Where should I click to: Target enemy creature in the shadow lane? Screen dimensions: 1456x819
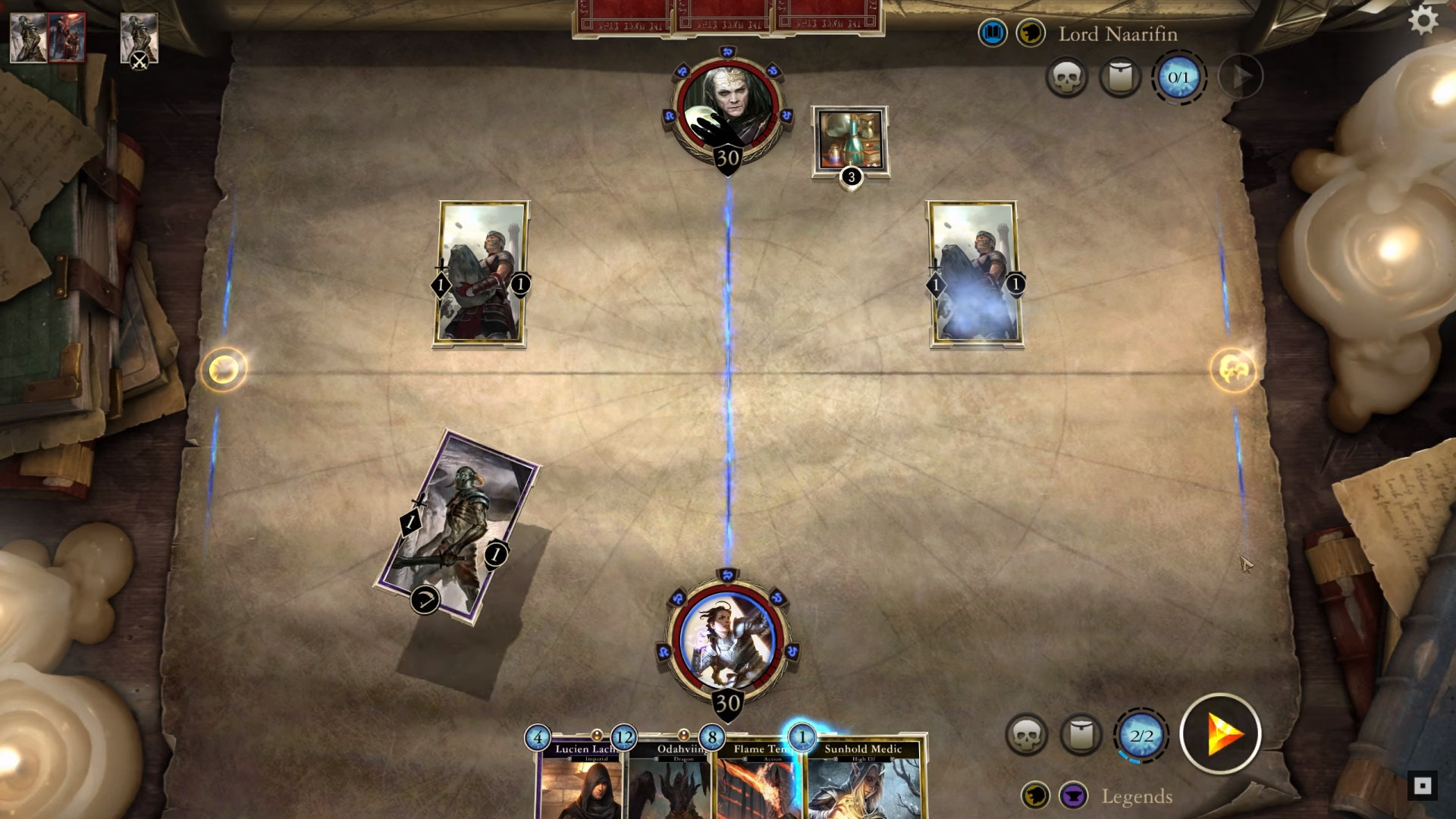(x=975, y=275)
